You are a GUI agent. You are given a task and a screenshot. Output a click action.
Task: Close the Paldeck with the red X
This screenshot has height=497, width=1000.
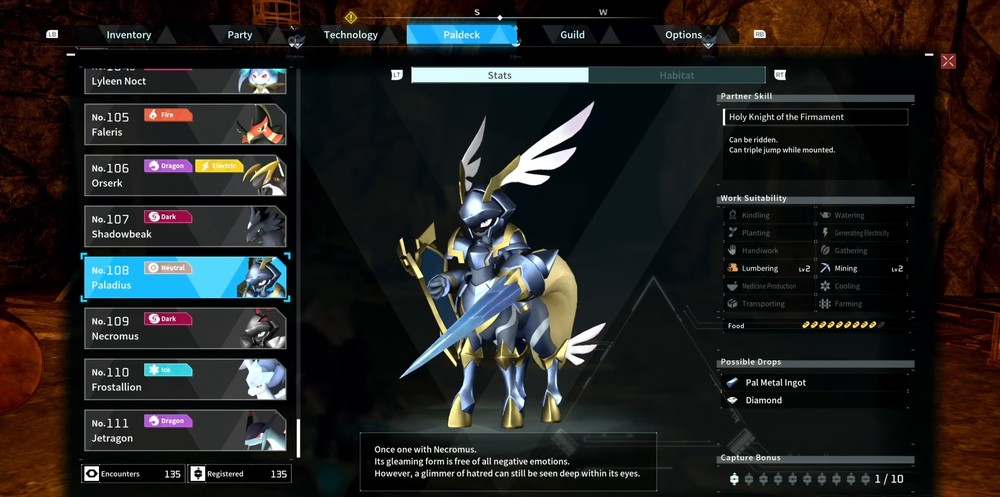(948, 61)
